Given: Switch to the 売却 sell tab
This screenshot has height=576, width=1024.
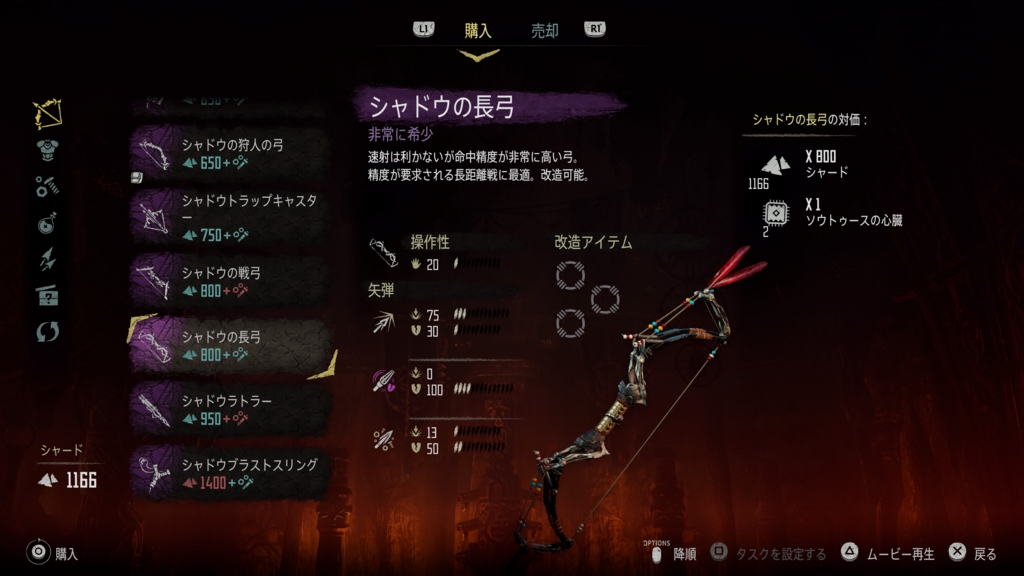Looking at the screenshot, I should [x=544, y=31].
